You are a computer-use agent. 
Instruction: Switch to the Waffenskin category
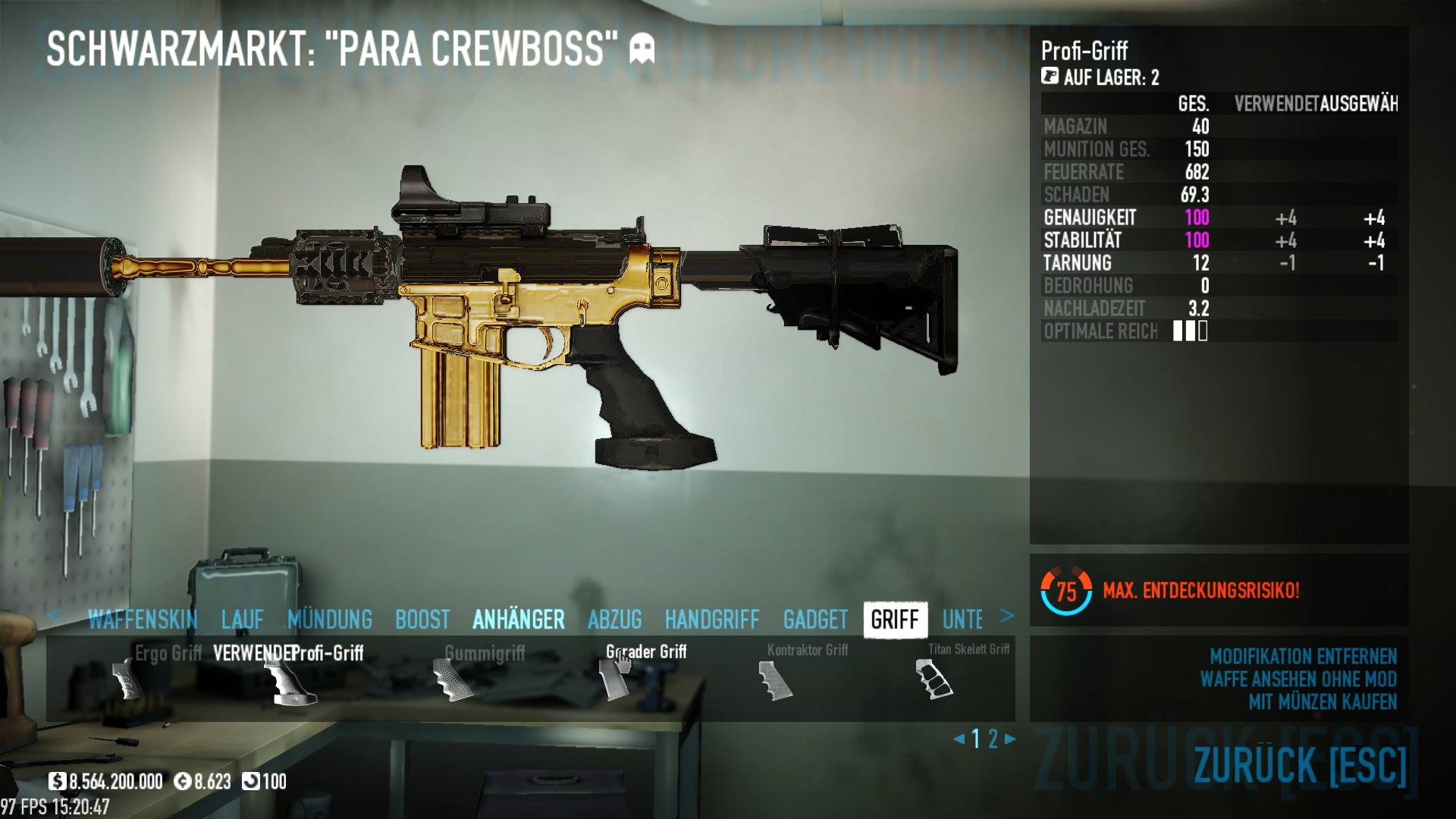click(142, 620)
